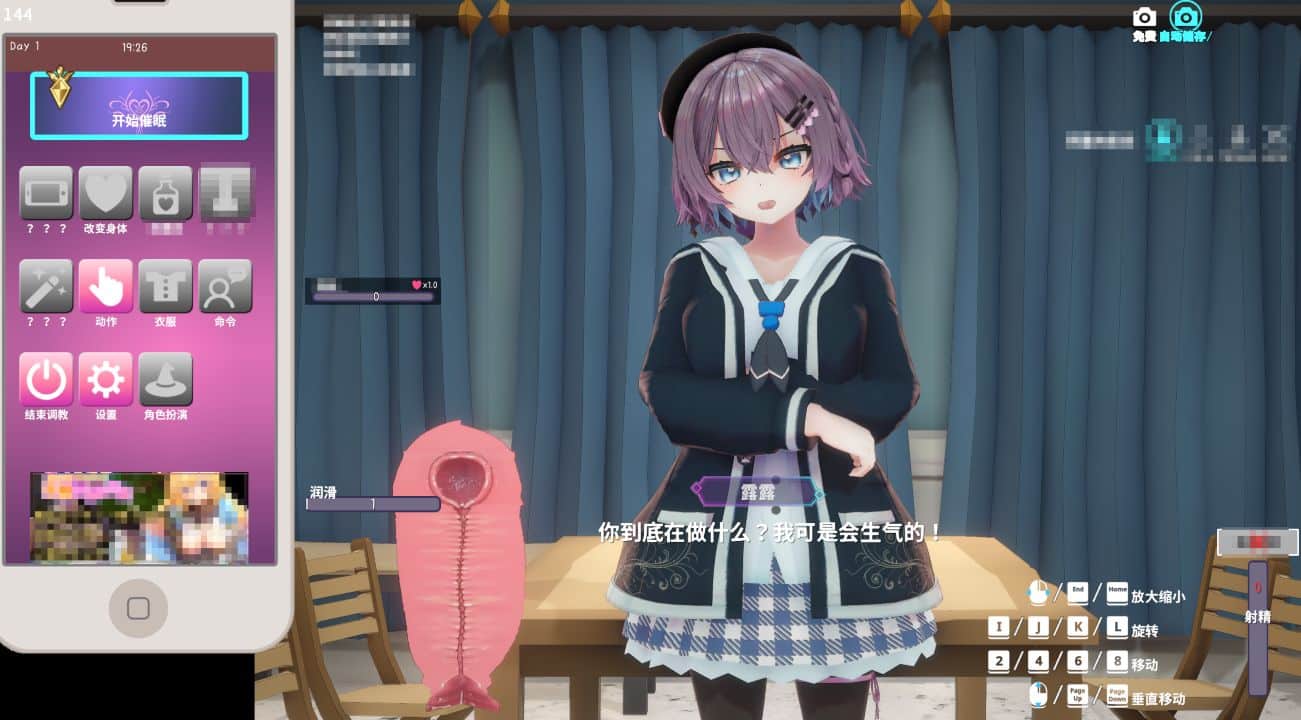The width and height of the screenshot is (1301, 720).
Task: Click the heart ×1.0 affection bar
Action: pyautogui.click(x=370, y=290)
